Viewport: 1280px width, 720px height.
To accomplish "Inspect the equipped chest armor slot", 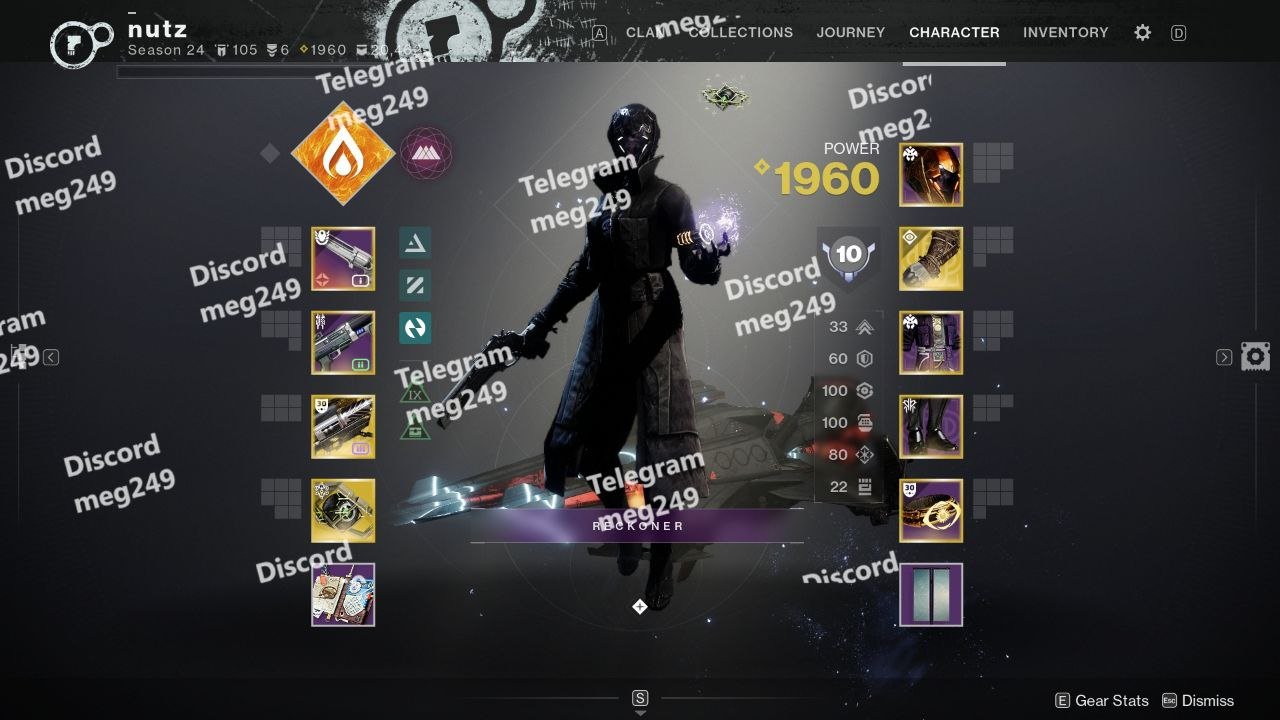I will tap(931, 343).
